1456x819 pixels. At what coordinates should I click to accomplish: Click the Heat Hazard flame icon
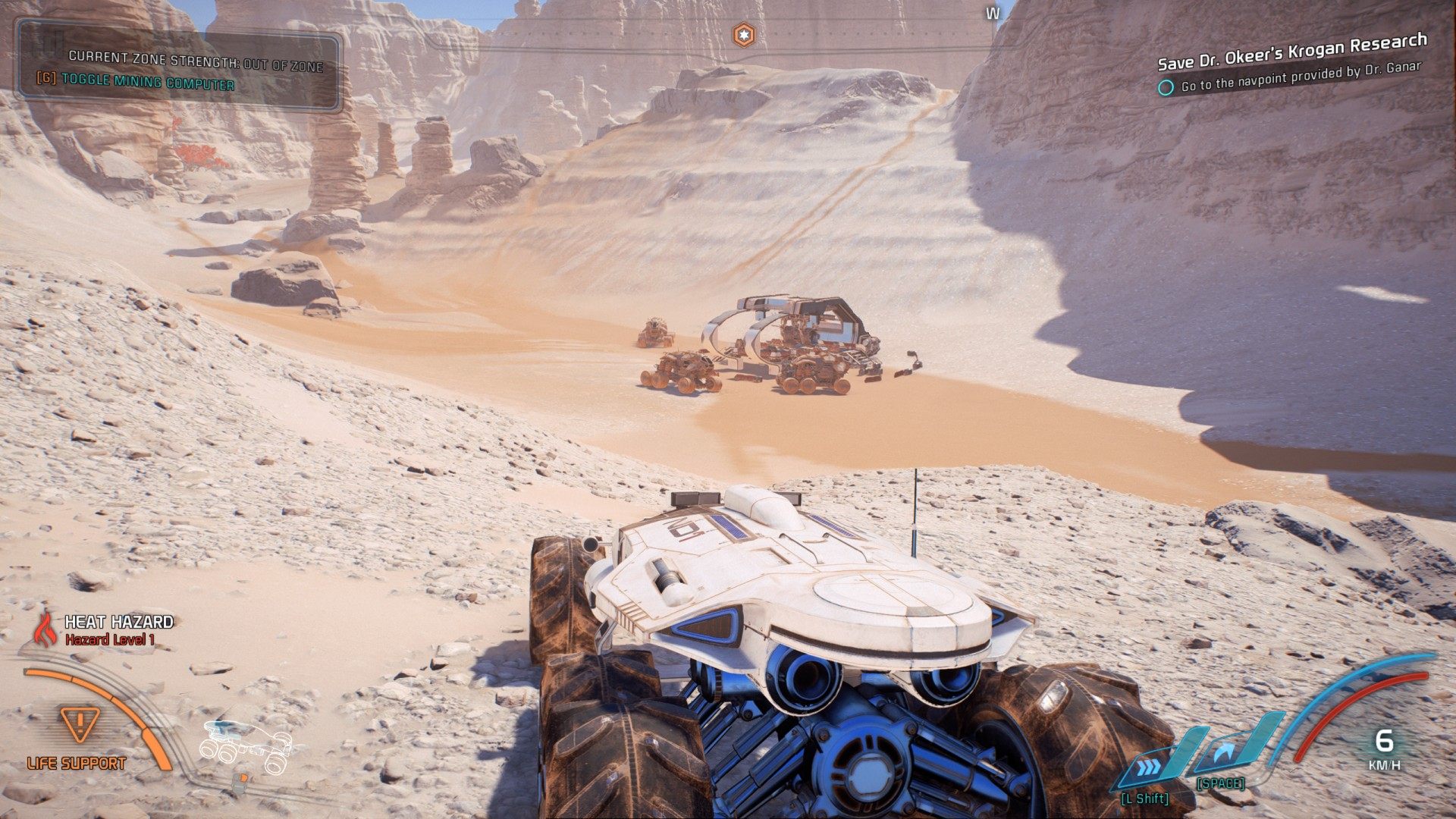pos(46,629)
